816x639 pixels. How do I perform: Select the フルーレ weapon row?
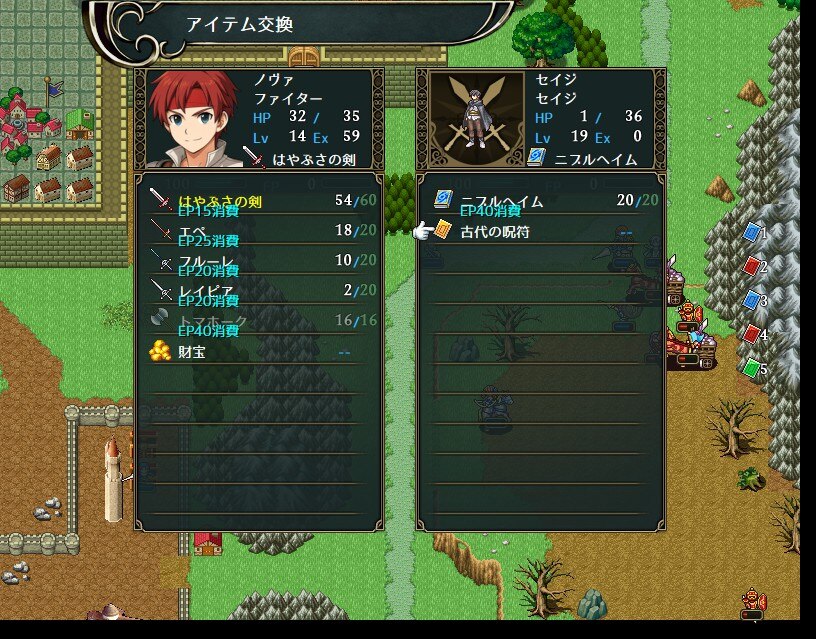tap(258, 261)
